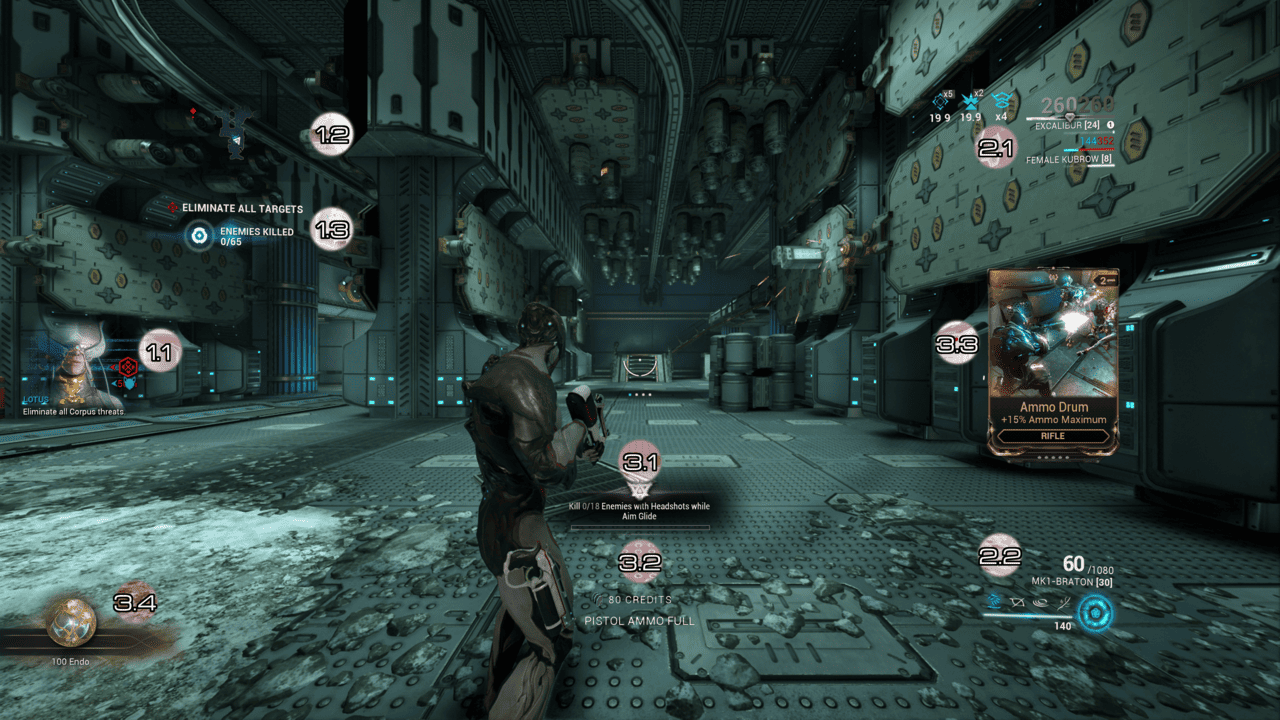This screenshot has width=1280, height=720.
Task: Select the third Excalibur ability icon
Action: (x=1041, y=603)
